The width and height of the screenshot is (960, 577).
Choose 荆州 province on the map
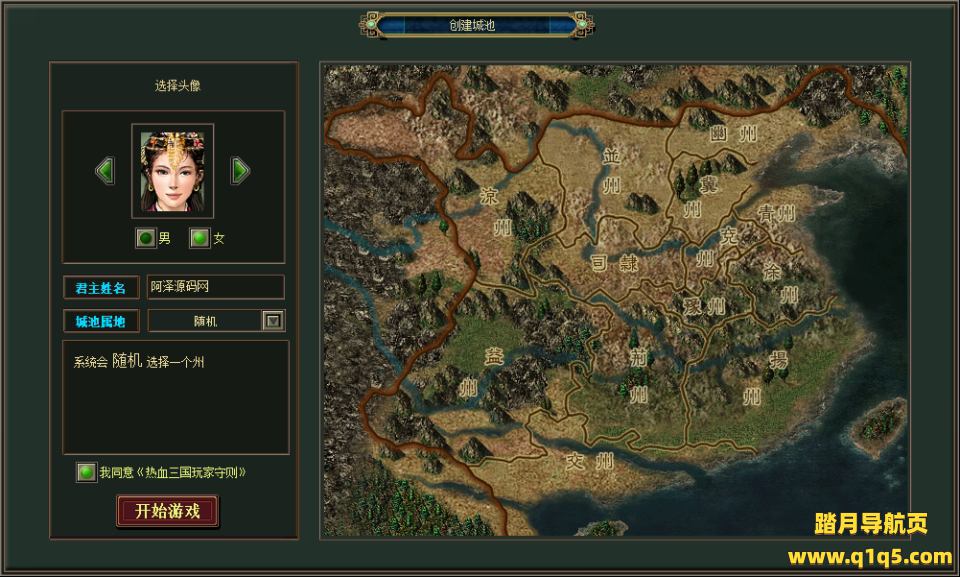pyautogui.click(x=638, y=373)
